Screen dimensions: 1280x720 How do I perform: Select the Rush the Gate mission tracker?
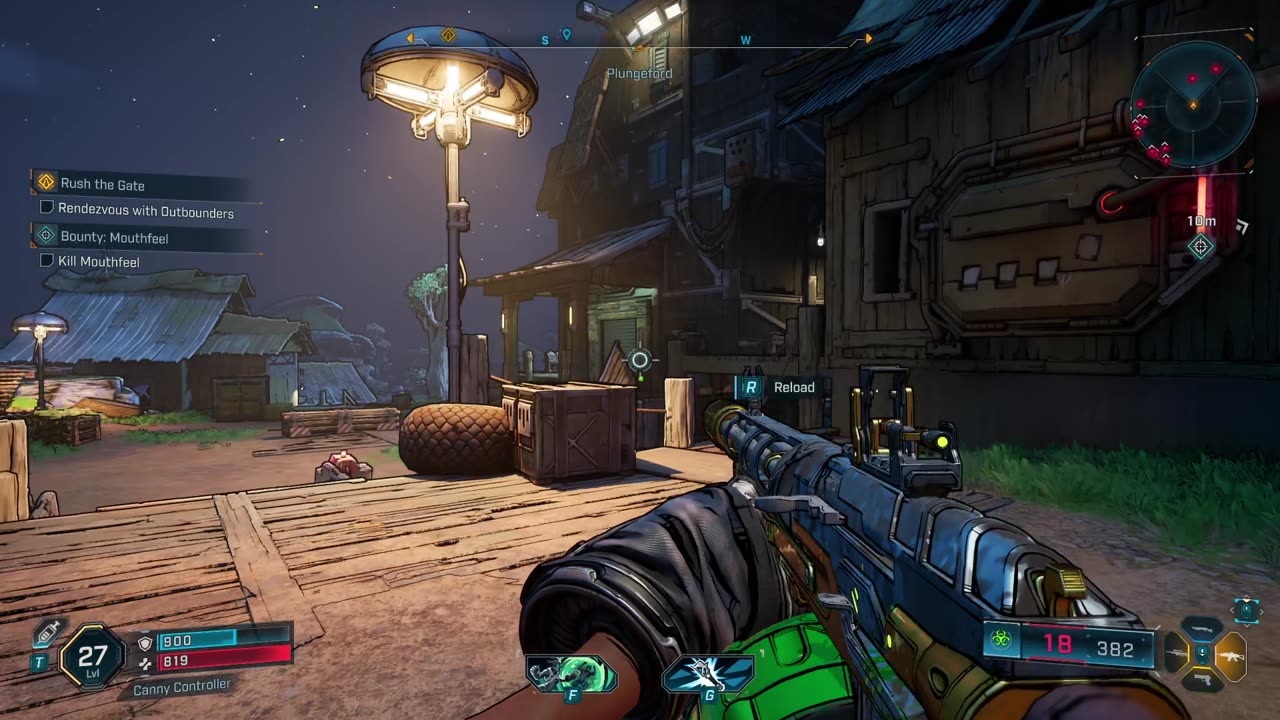tap(102, 184)
